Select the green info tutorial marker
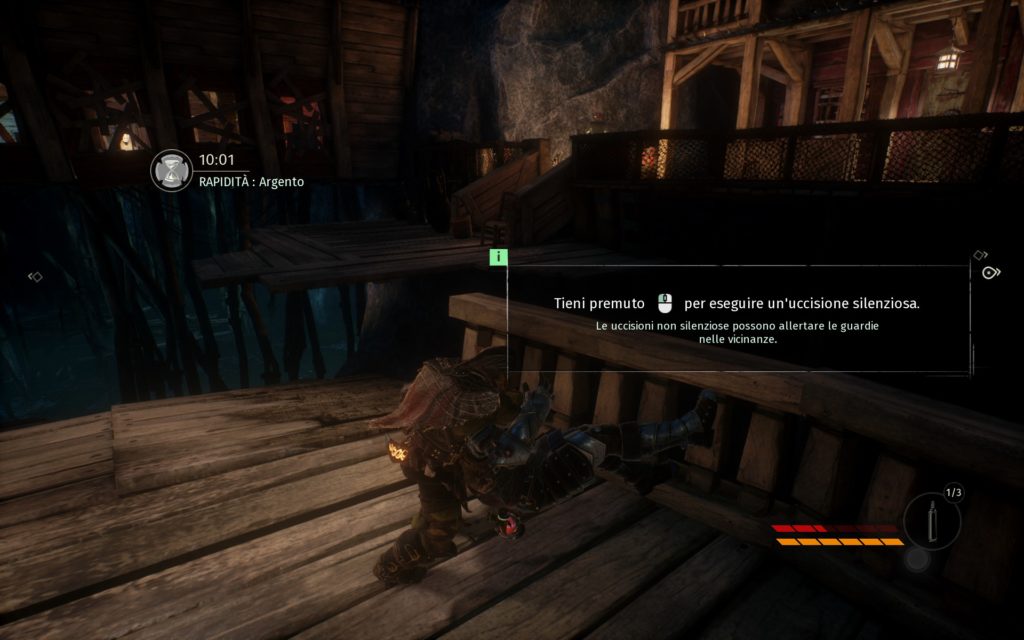The image size is (1024, 640). pos(498,257)
